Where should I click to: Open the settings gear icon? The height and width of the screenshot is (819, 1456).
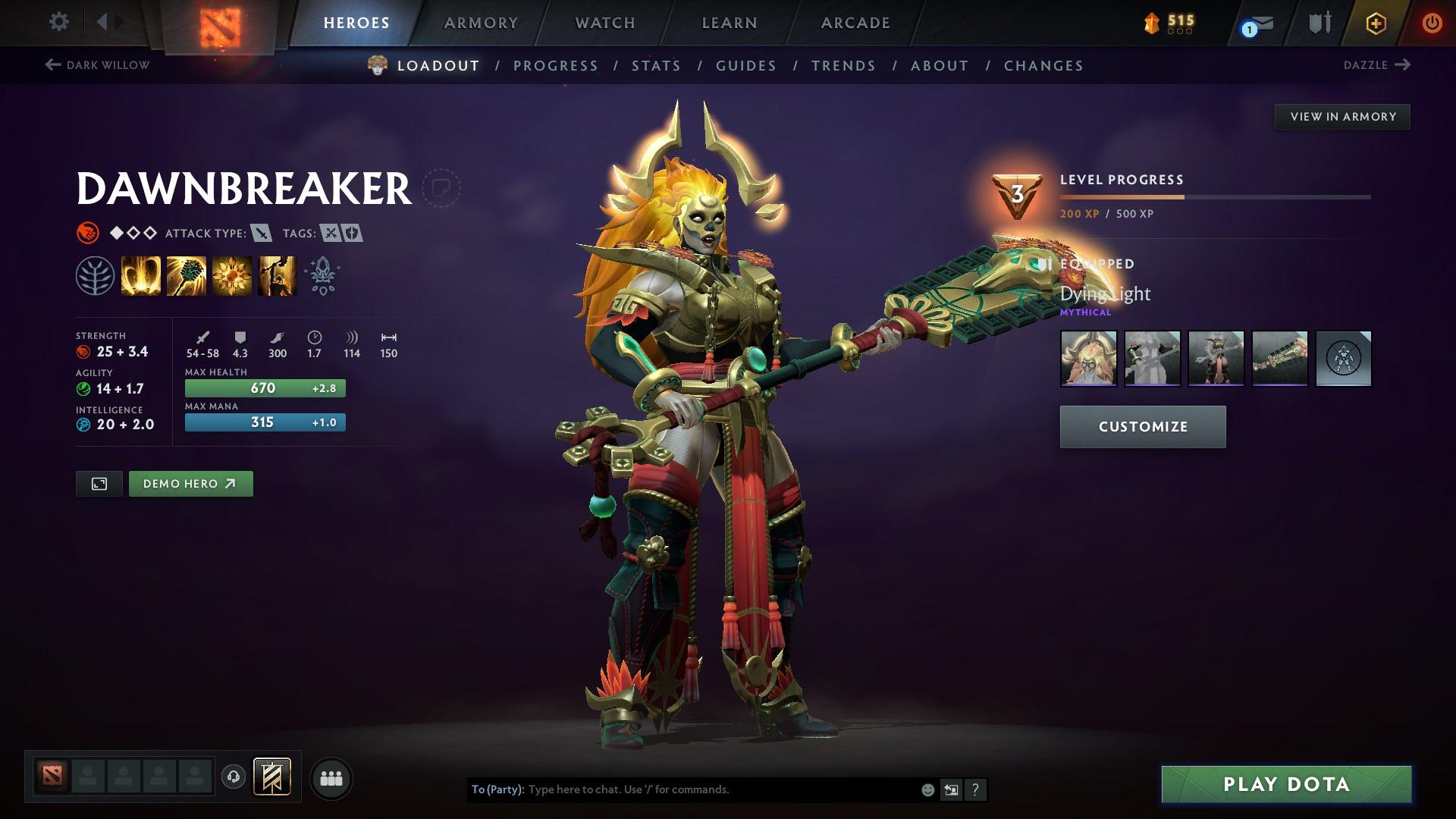(58, 22)
